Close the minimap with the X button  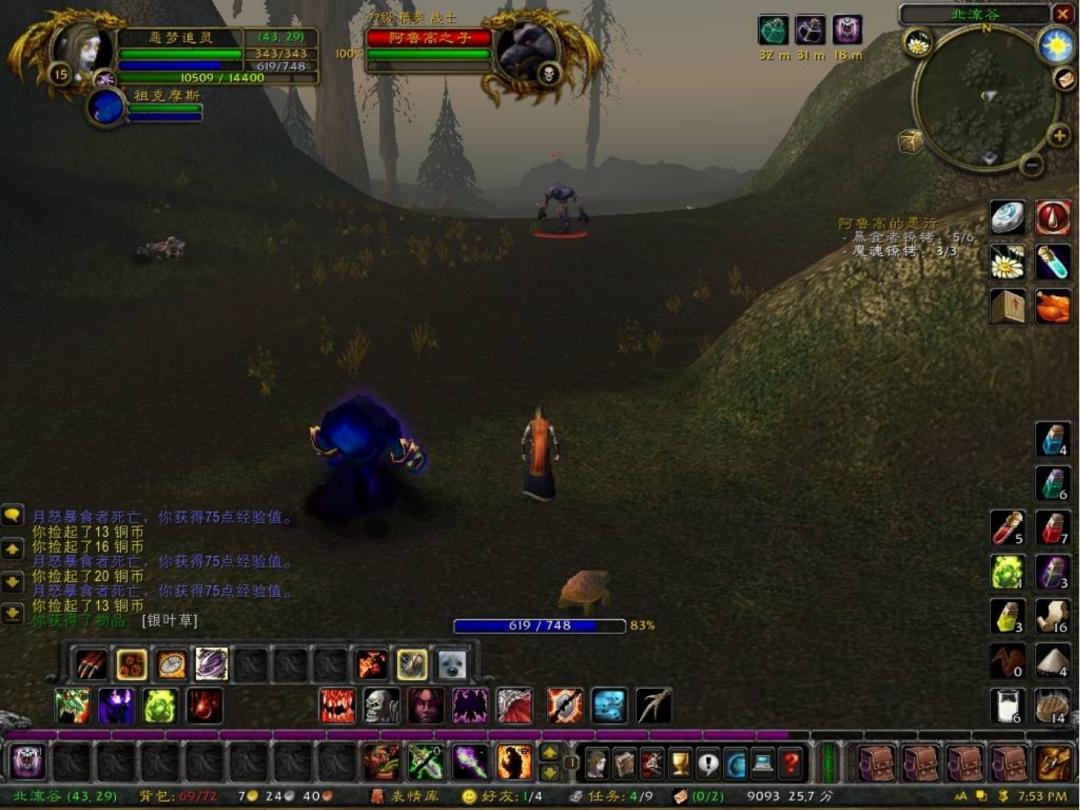click(1061, 14)
